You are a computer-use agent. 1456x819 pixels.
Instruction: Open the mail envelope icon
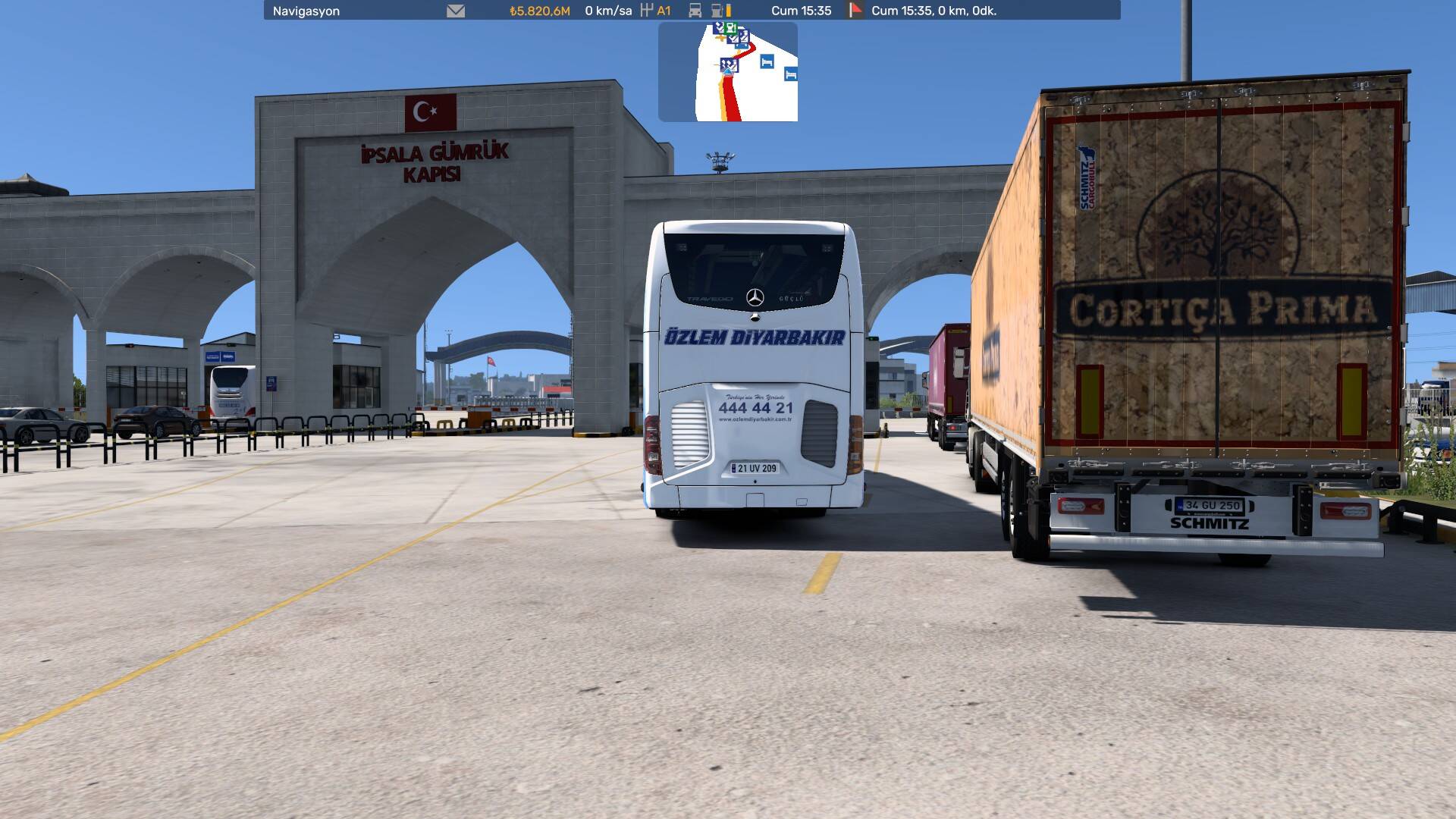tap(455, 11)
